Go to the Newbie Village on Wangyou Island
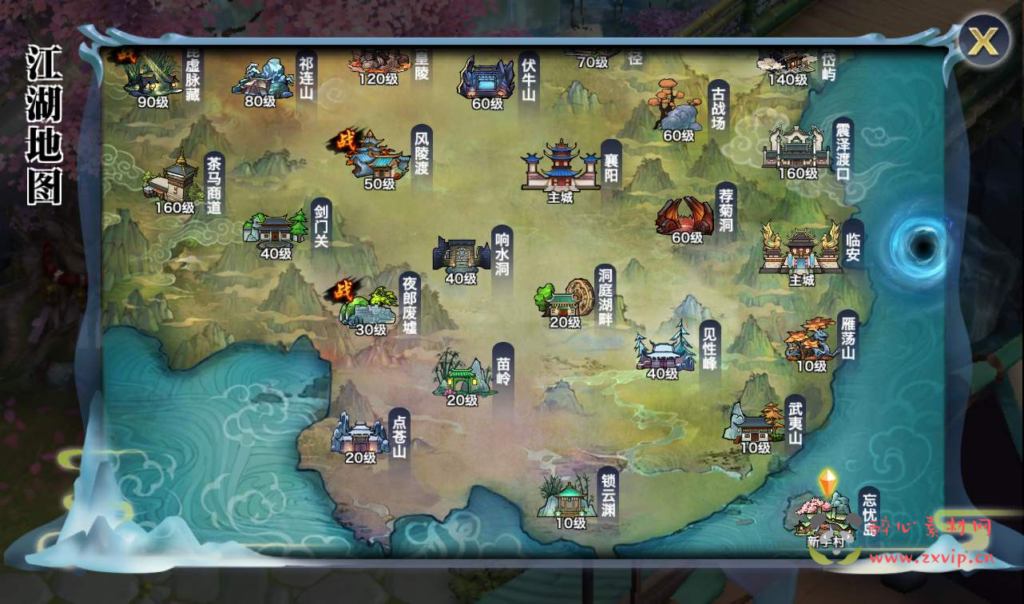This screenshot has height=604, width=1024. (x=826, y=516)
